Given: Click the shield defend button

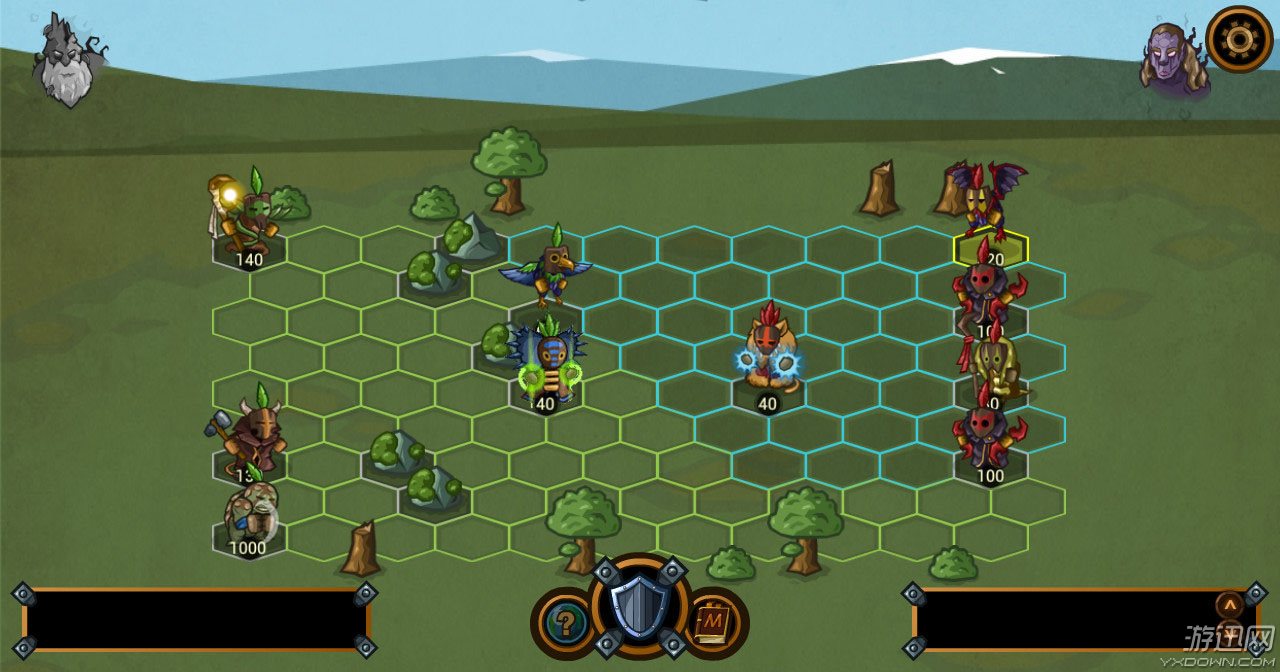Looking at the screenshot, I should 639,607.
